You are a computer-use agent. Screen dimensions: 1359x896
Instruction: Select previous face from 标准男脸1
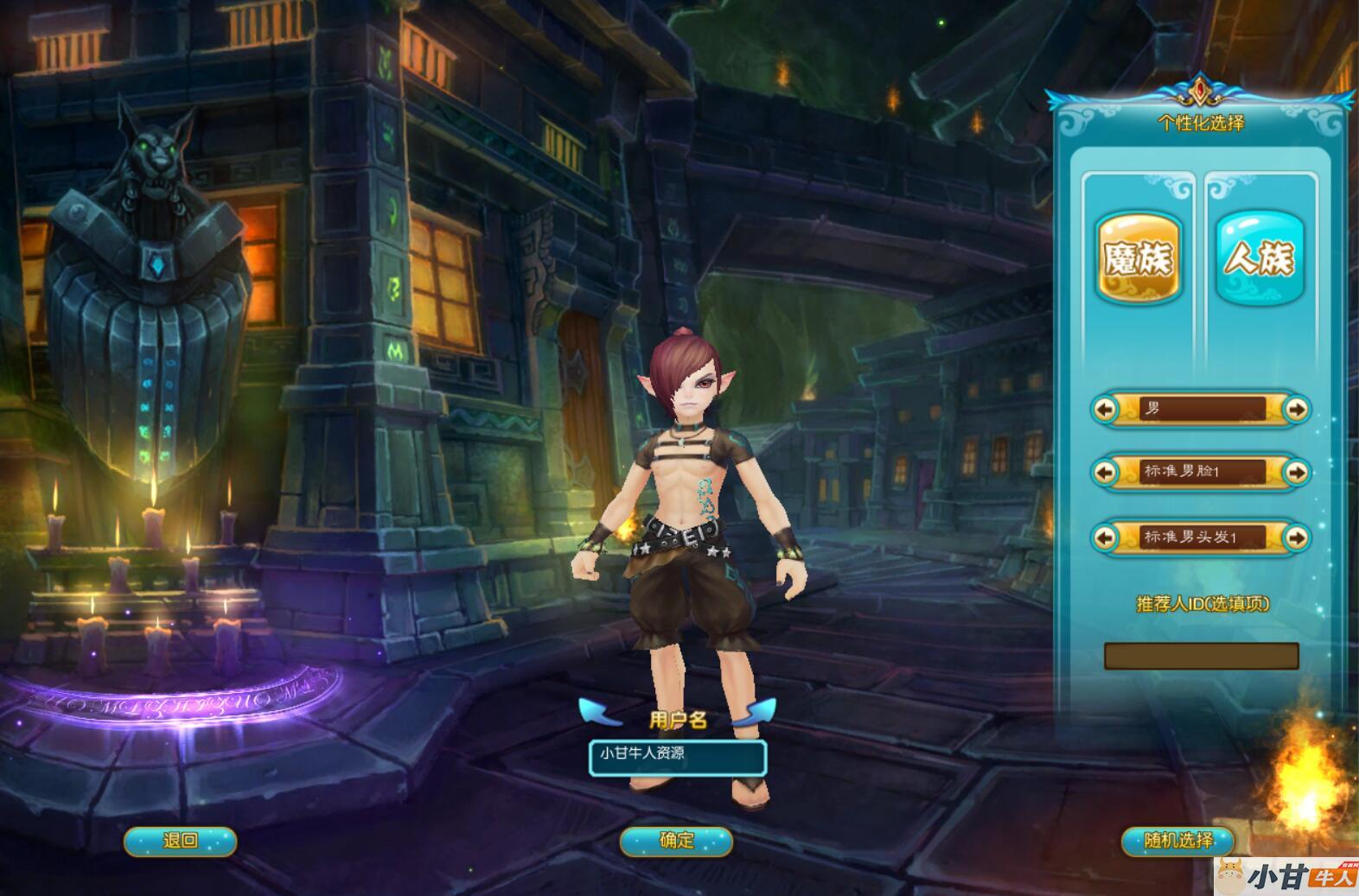click(x=1105, y=472)
